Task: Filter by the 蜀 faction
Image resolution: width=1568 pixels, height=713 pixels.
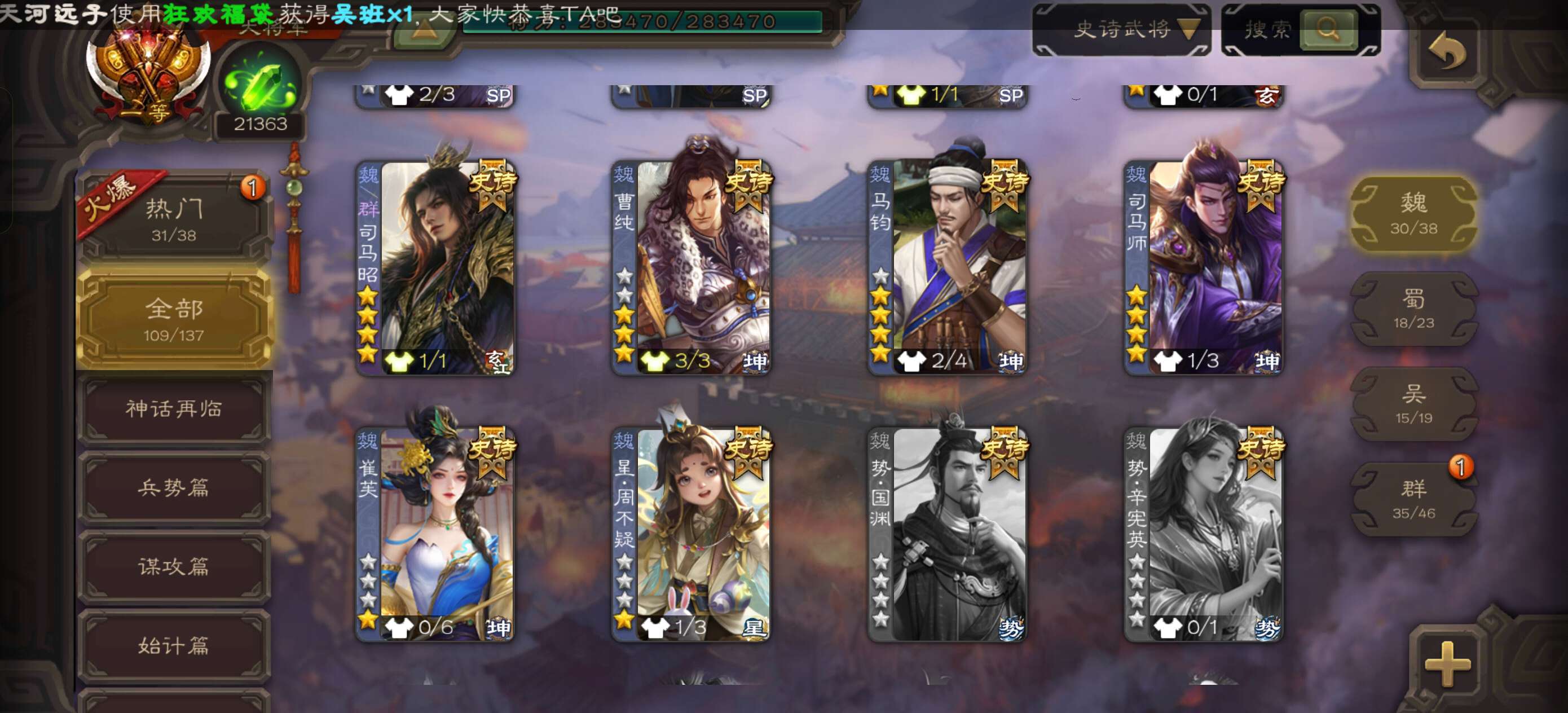Action: 1413,309
